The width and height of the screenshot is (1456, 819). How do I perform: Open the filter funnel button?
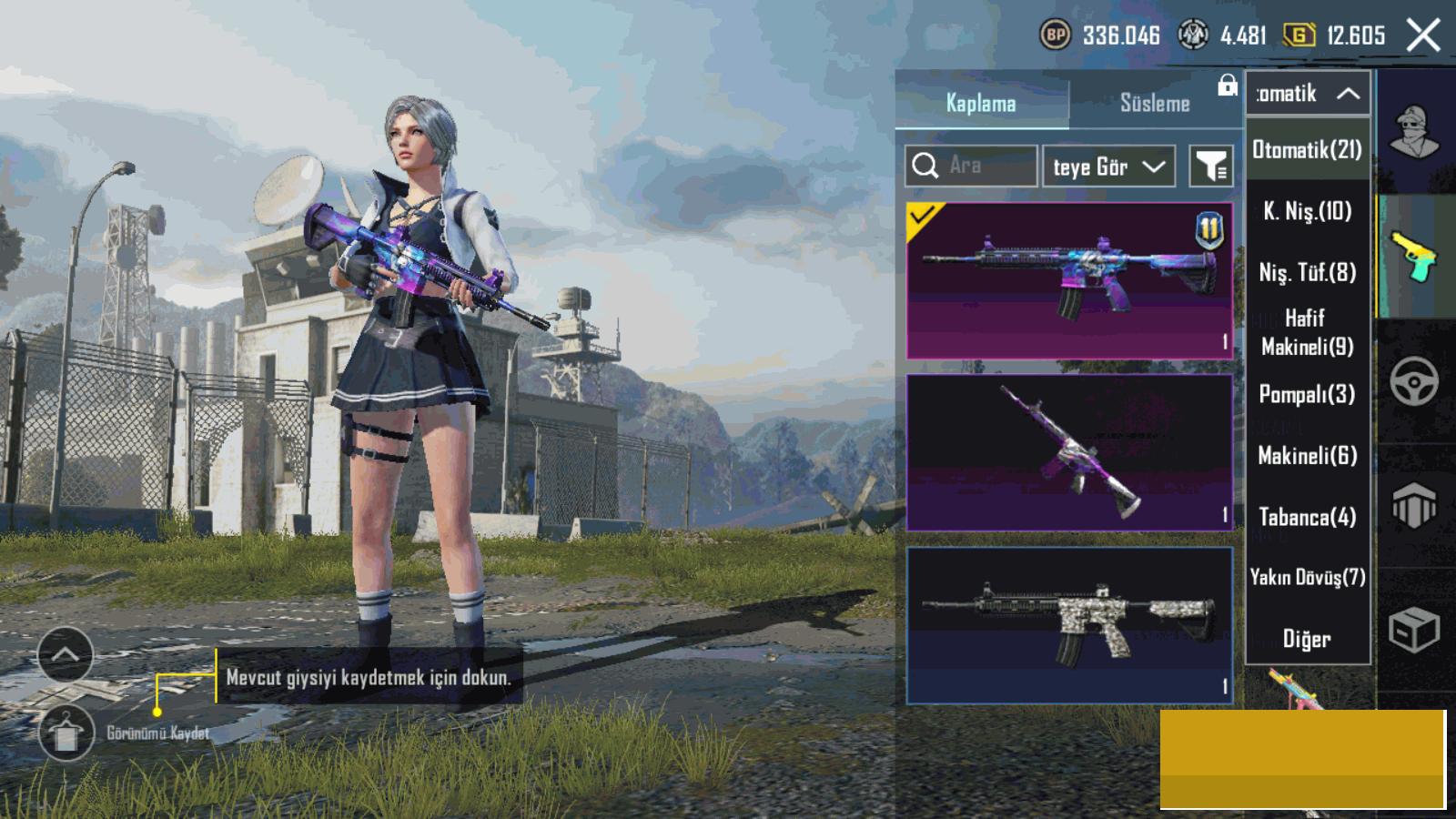pyautogui.click(x=1211, y=167)
